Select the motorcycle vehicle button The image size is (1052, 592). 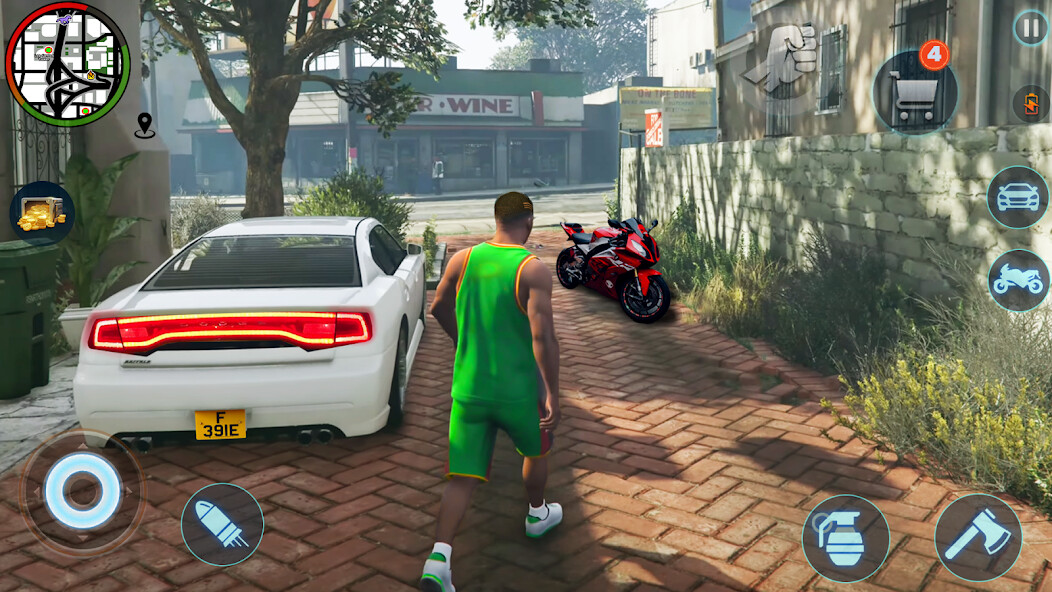1018,280
